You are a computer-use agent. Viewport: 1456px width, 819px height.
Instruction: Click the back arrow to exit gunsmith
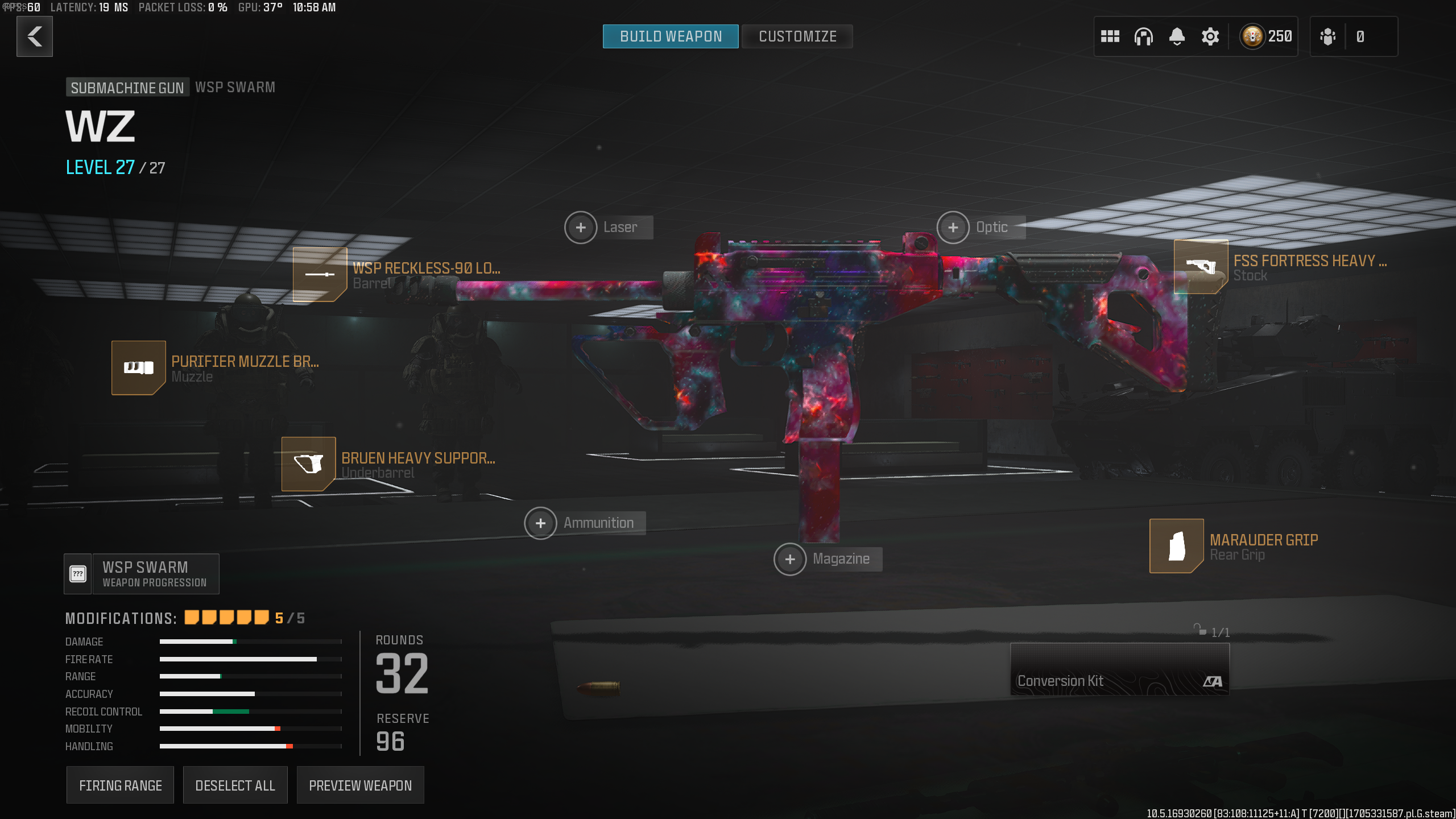coord(34,36)
